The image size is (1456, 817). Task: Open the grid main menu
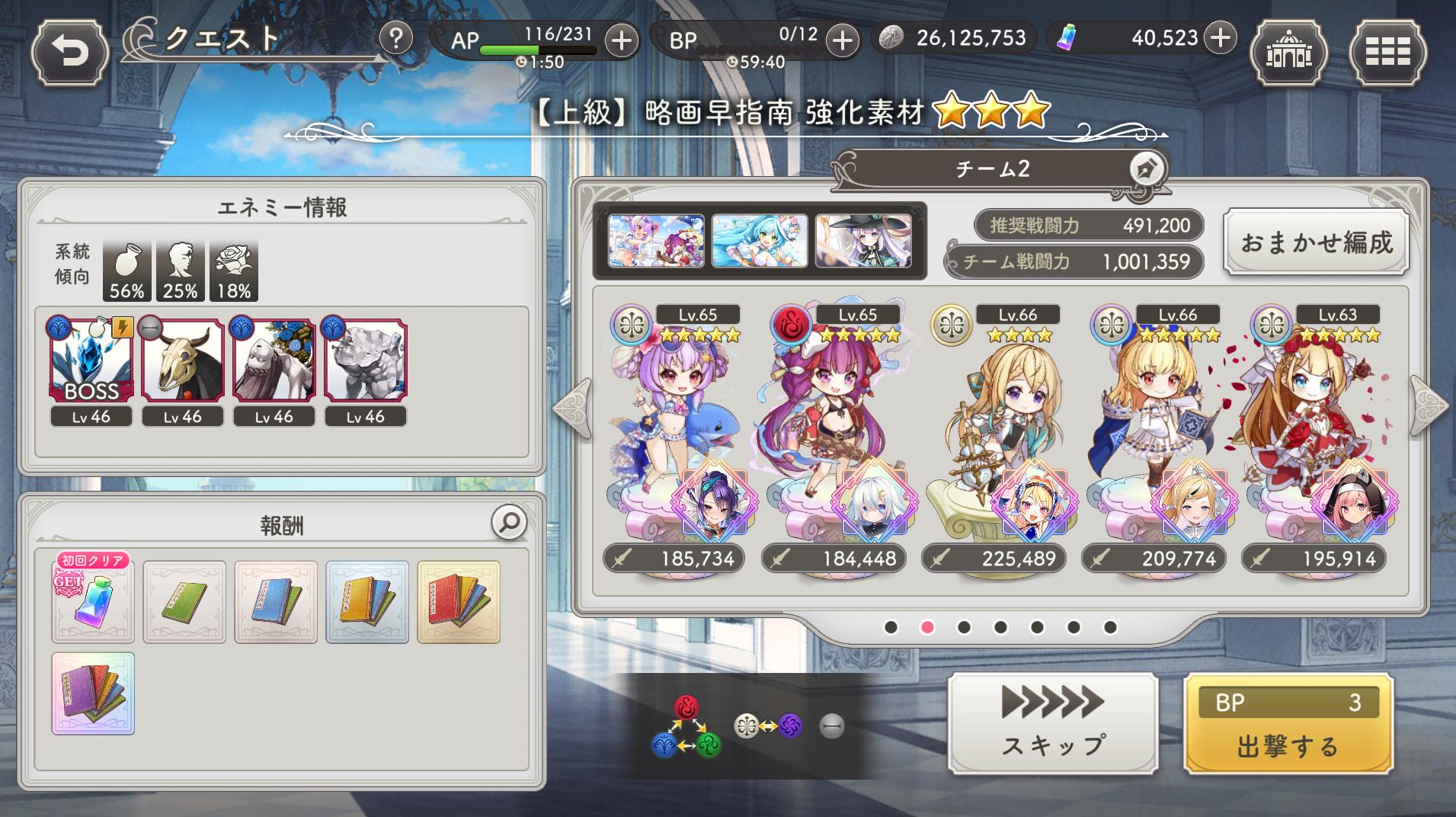point(1387,53)
